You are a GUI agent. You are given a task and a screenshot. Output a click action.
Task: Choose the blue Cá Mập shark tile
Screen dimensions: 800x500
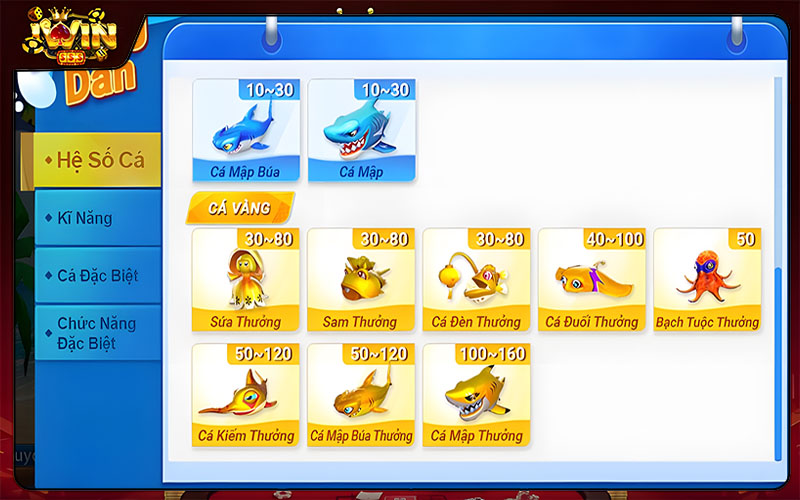[x=361, y=131]
